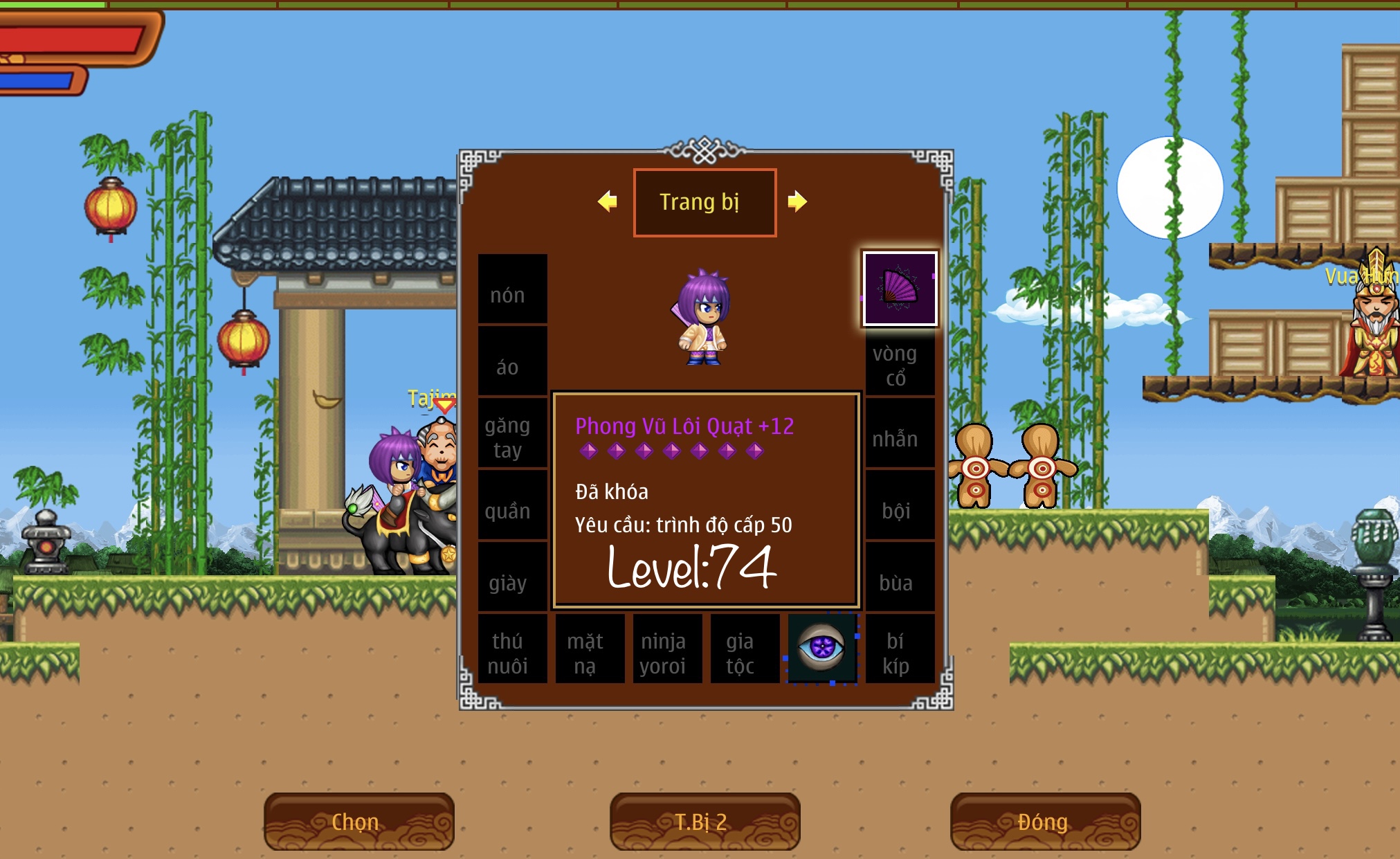Viewport: 1400px width, 859px height.
Task: Select the purple eye item slot
Action: click(822, 649)
